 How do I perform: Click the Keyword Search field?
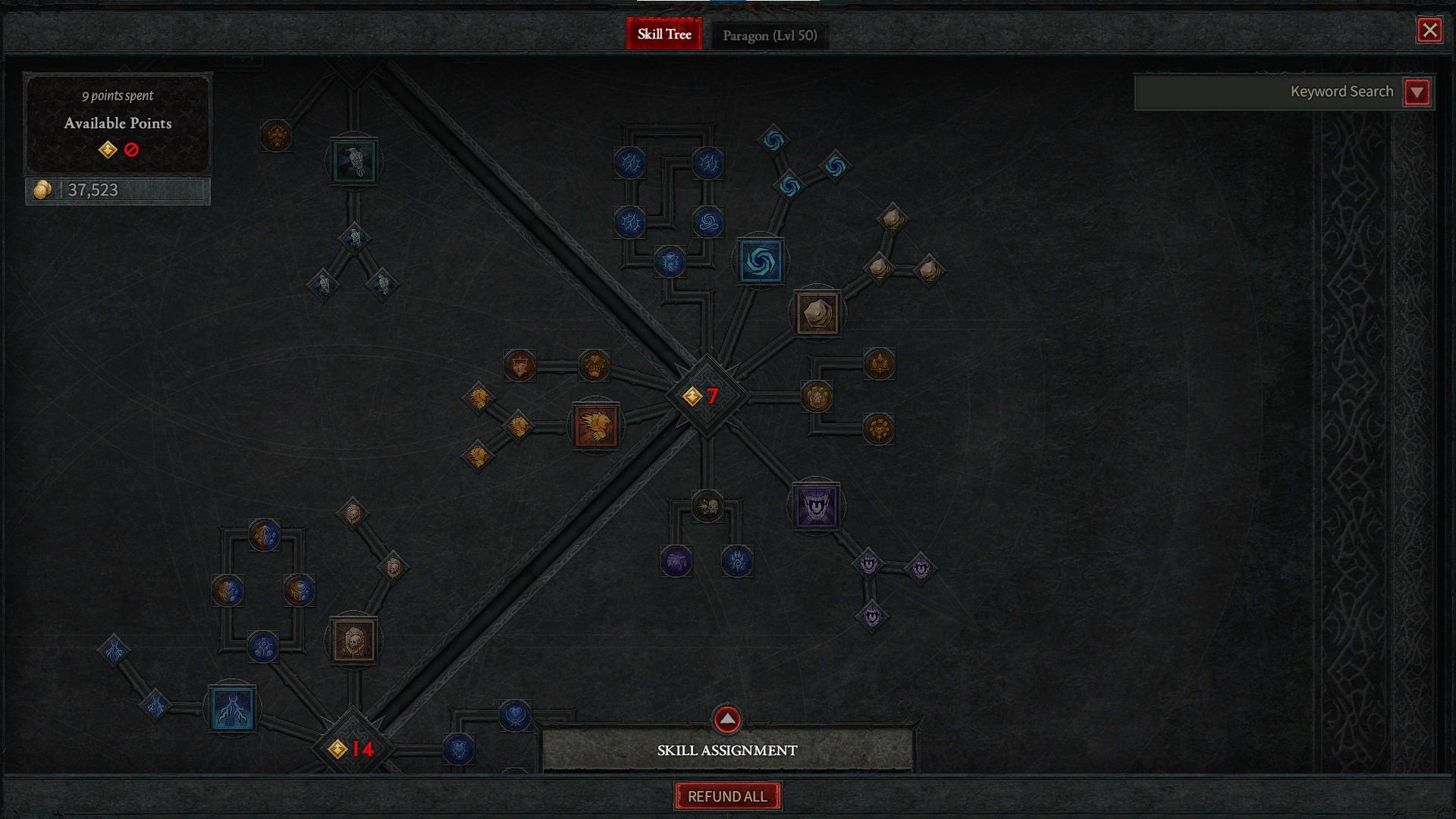[x=1268, y=93]
